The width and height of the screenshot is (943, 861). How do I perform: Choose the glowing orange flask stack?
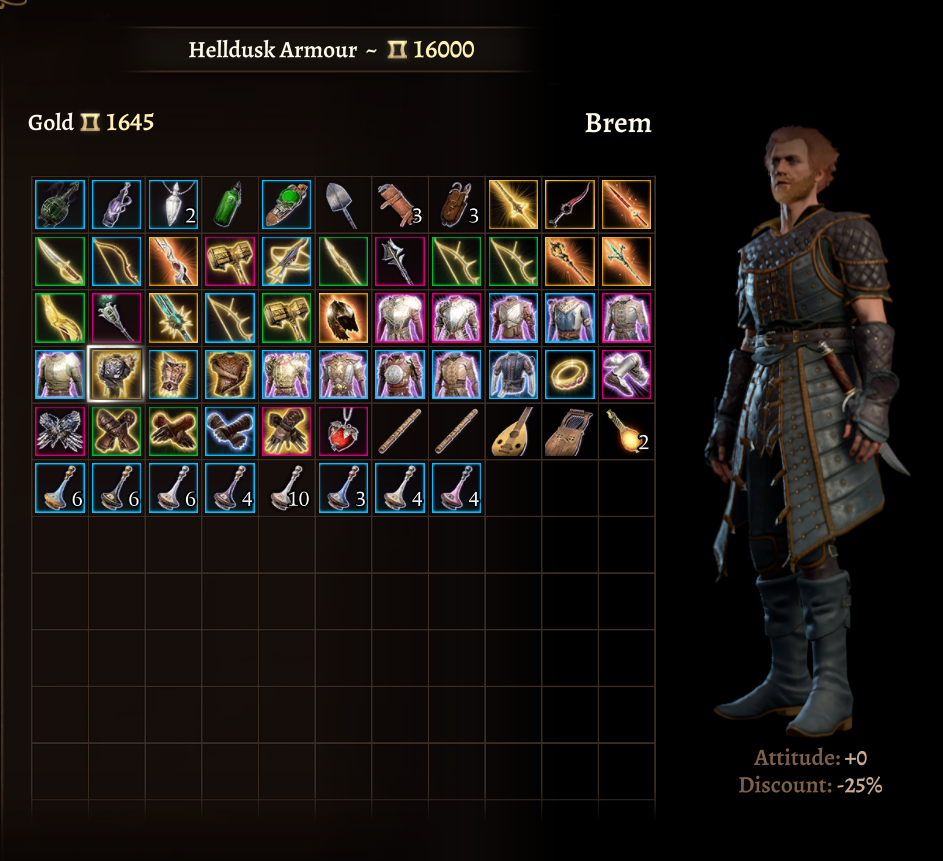[x=626, y=431]
